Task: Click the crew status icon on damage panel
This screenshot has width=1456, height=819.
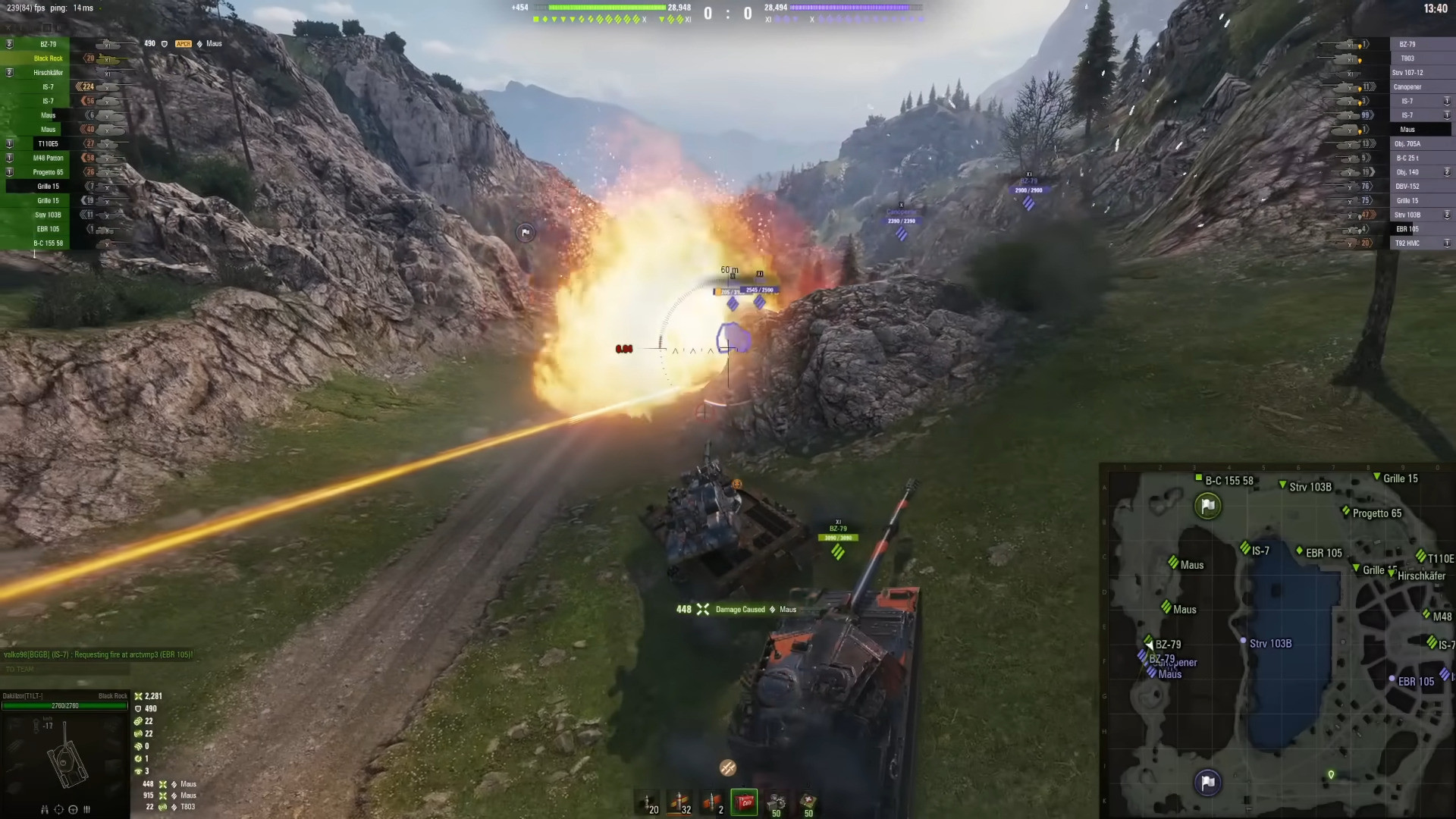Action: tap(86, 810)
